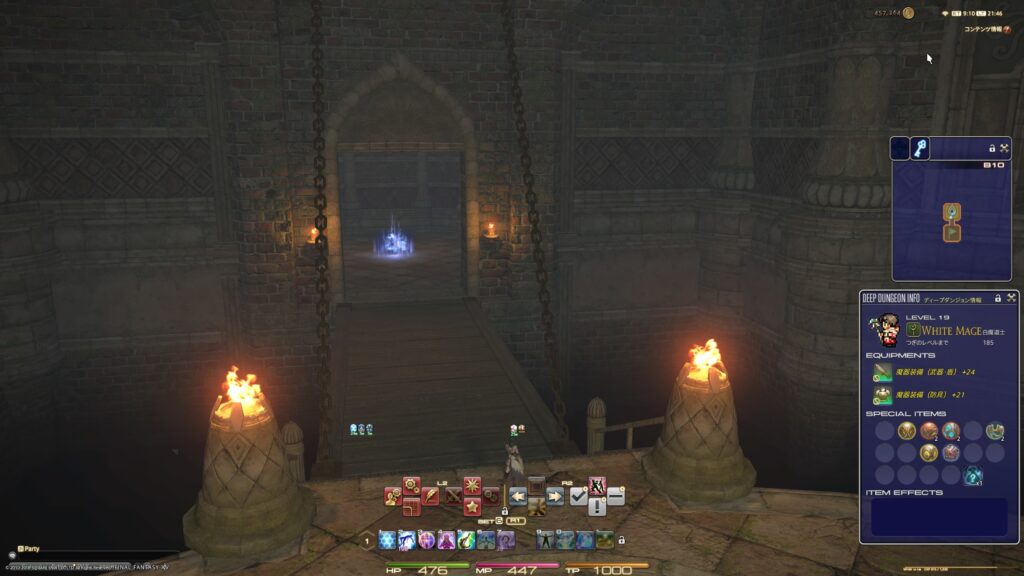This screenshot has height=576, width=1024.
Task: Select the left arrow hotbar button
Action: point(518,496)
